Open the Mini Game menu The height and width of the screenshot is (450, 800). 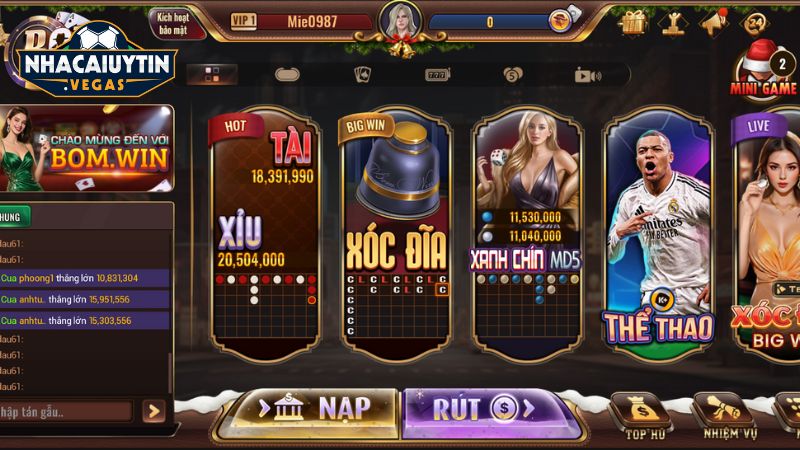[764, 72]
